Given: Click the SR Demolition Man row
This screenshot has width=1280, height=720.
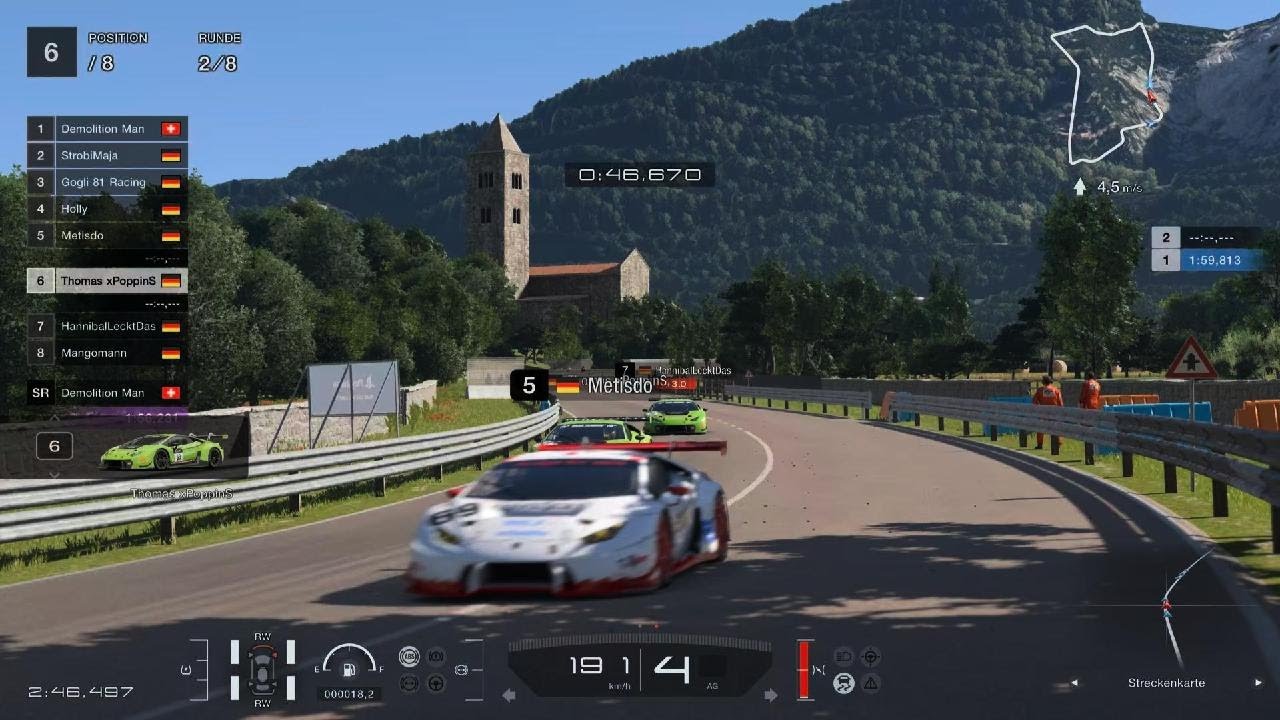Looking at the screenshot, I should point(107,393).
